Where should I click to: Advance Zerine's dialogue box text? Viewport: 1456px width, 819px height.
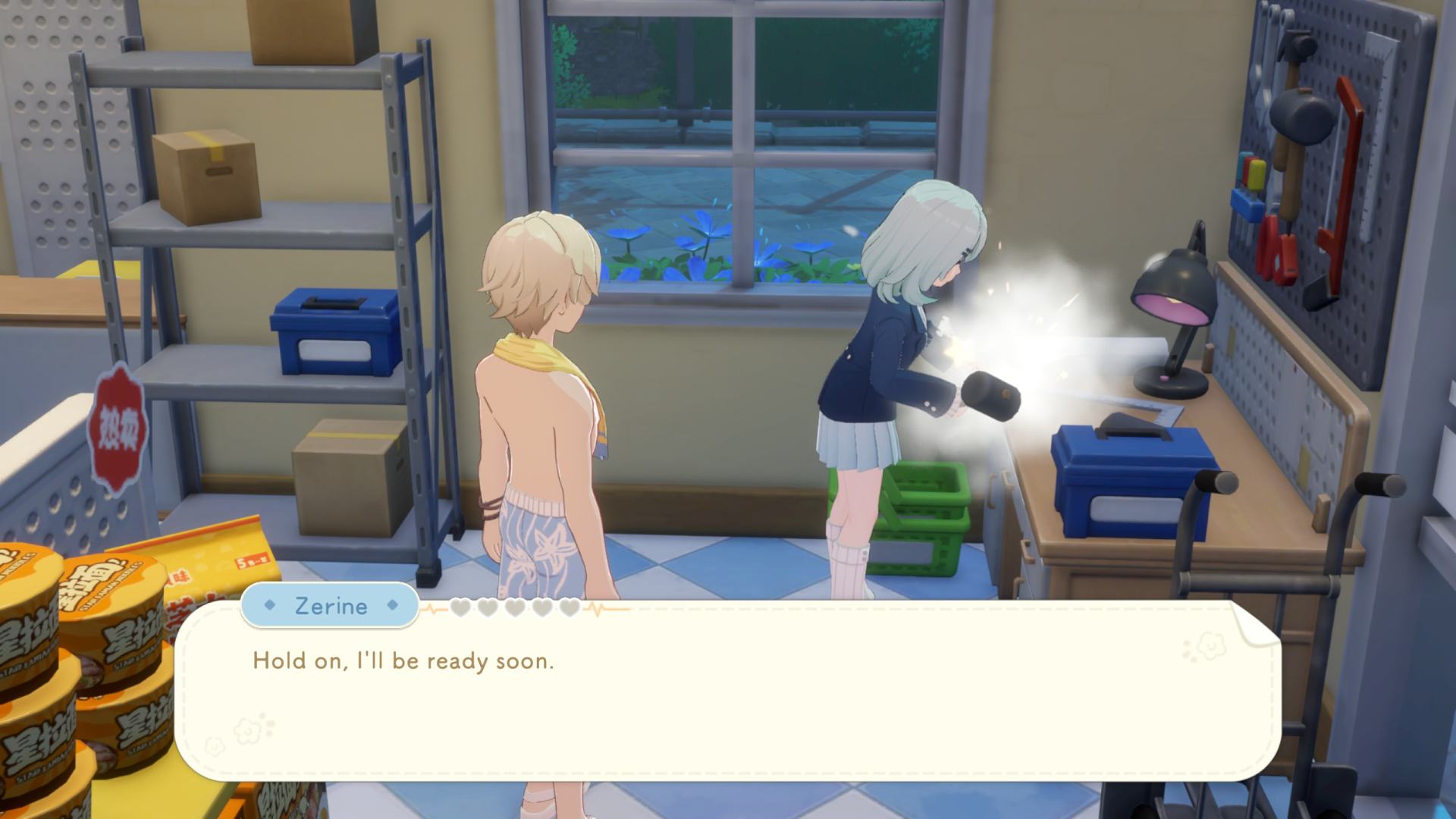726,690
